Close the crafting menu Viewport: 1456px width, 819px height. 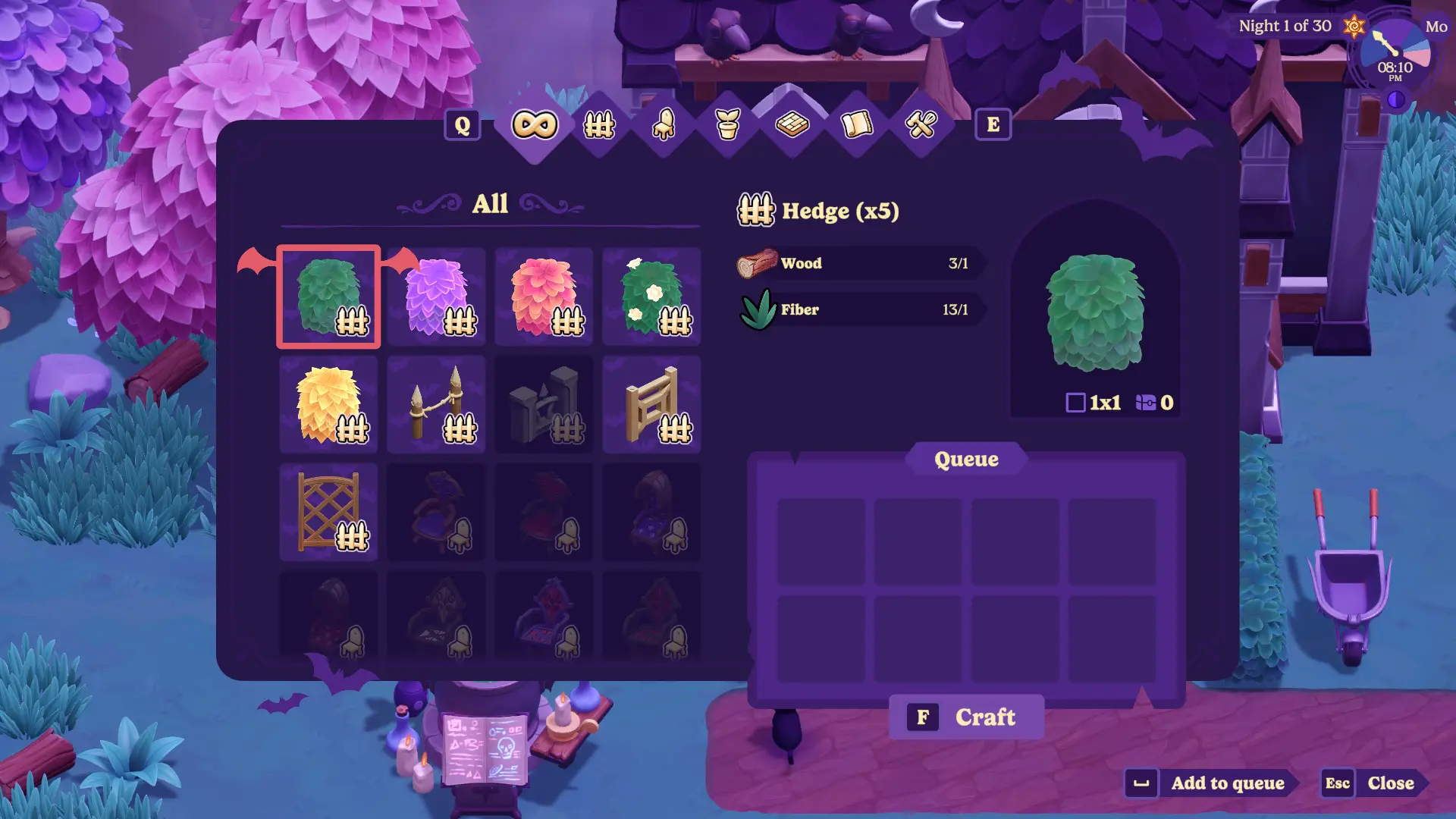(1374, 783)
